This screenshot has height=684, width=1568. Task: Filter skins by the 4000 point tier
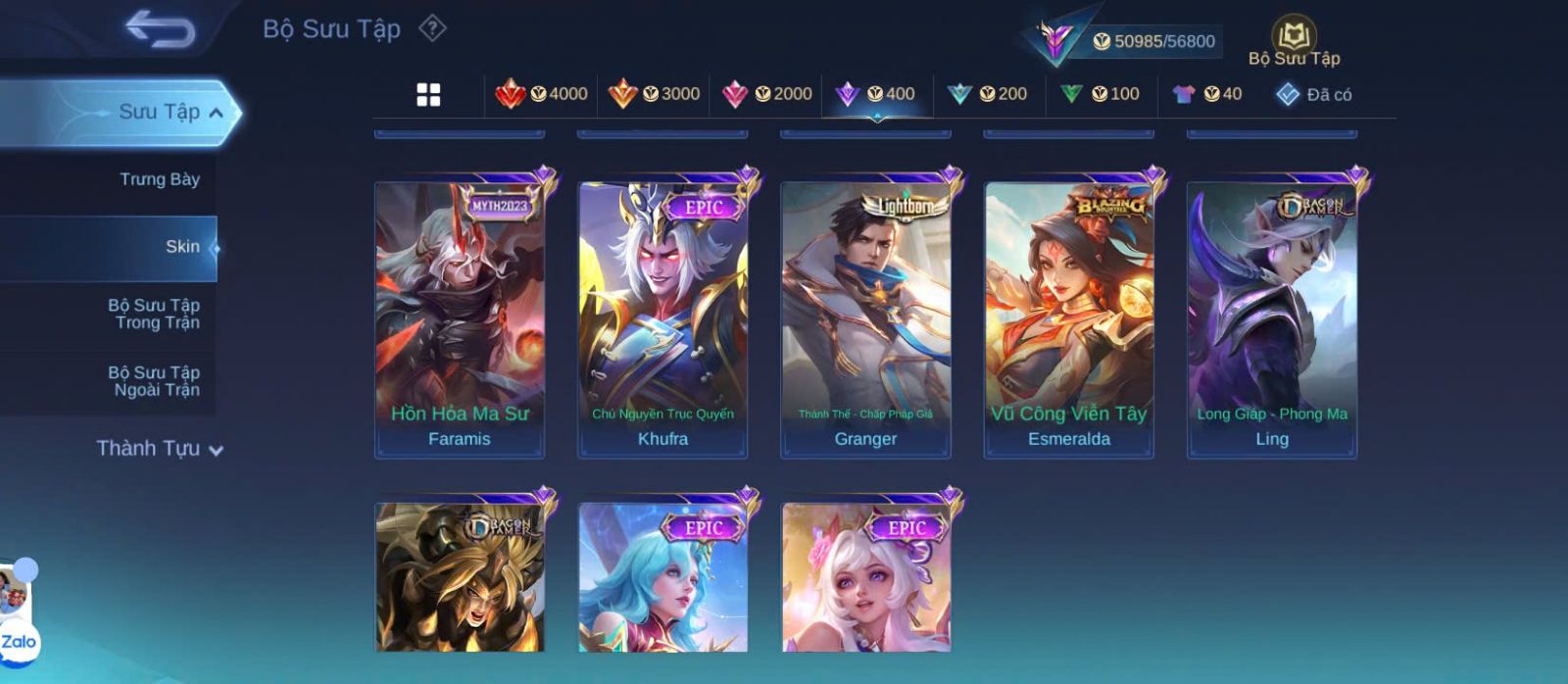click(x=542, y=94)
